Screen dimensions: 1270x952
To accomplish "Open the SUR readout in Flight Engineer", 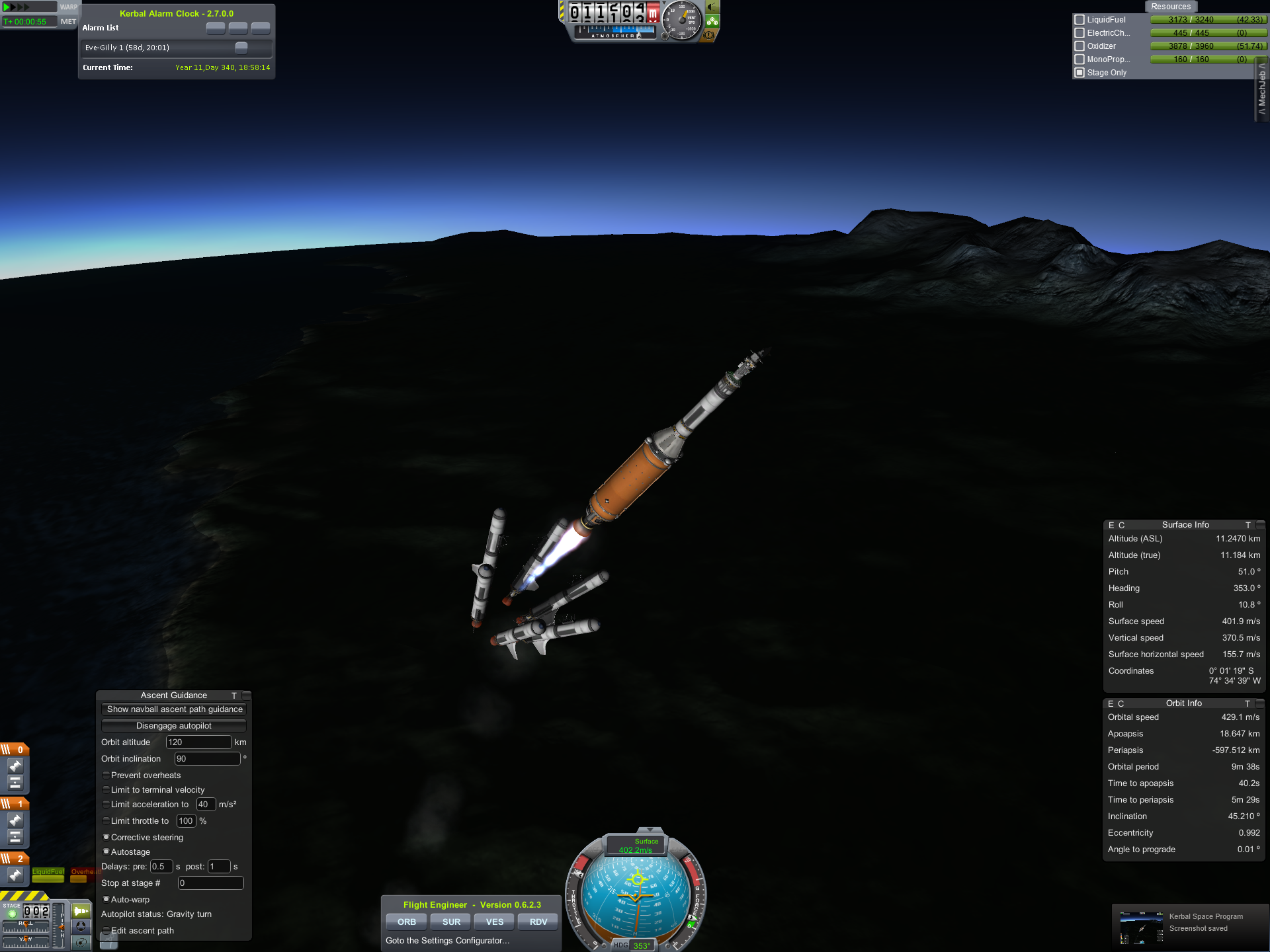I will [451, 922].
